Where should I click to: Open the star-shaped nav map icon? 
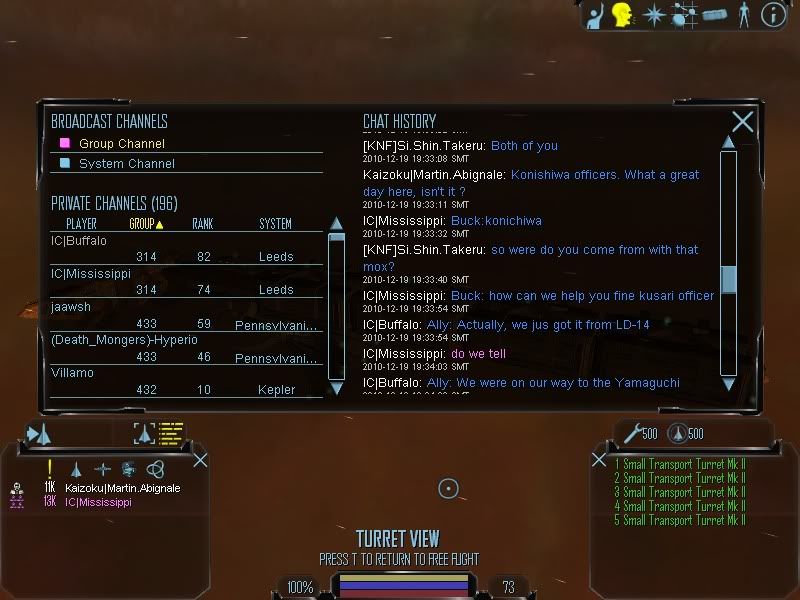(653, 14)
